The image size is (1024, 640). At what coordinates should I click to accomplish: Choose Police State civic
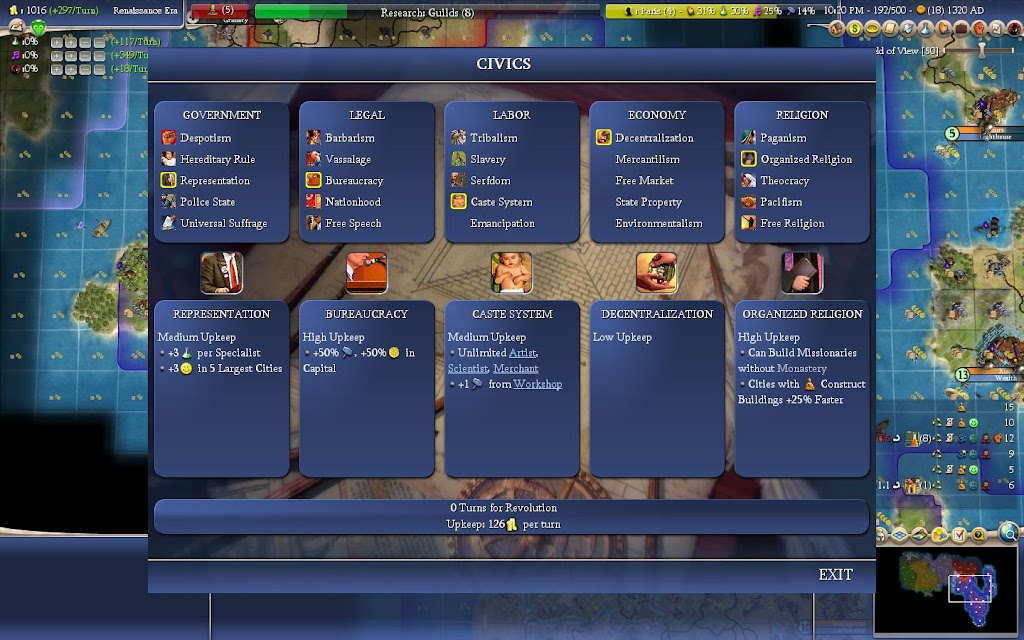[x=207, y=202]
